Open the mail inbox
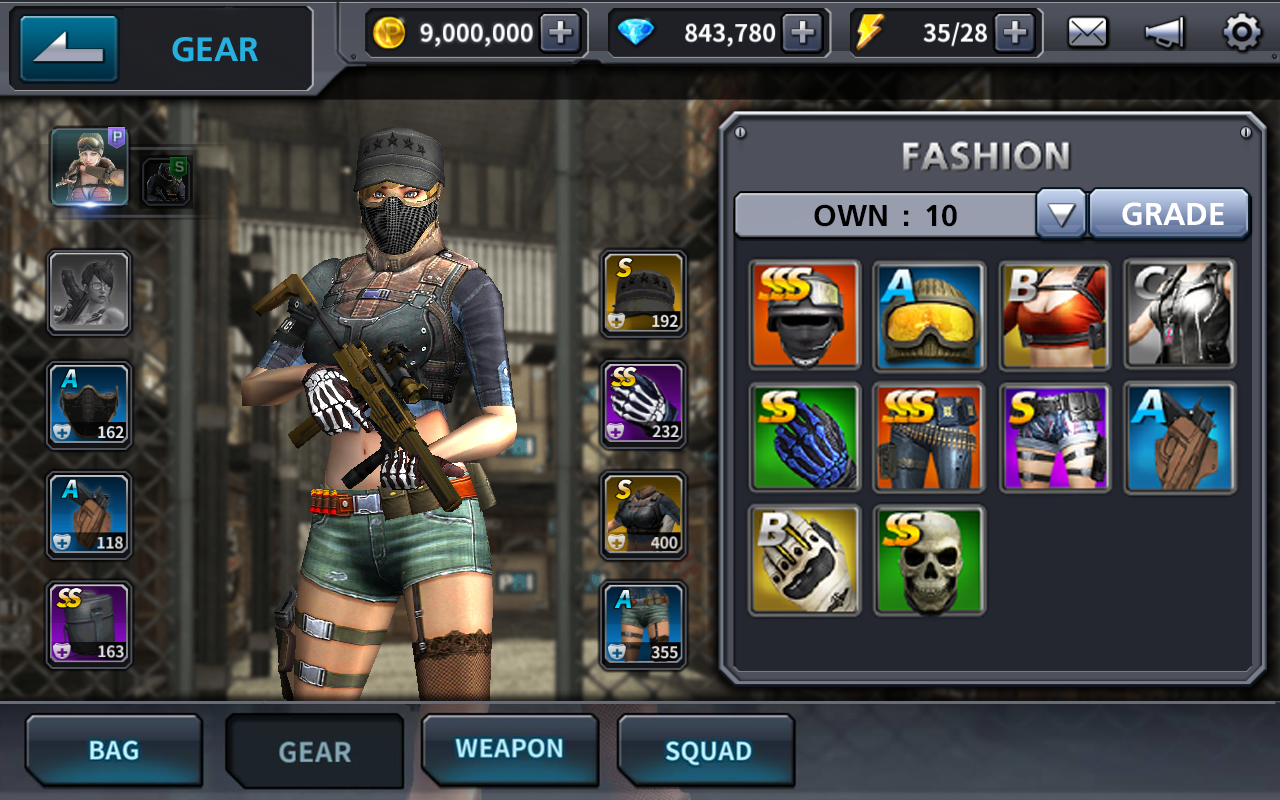Image resolution: width=1280 pixels, height=800 pixels. click(x=1087, y=33)
